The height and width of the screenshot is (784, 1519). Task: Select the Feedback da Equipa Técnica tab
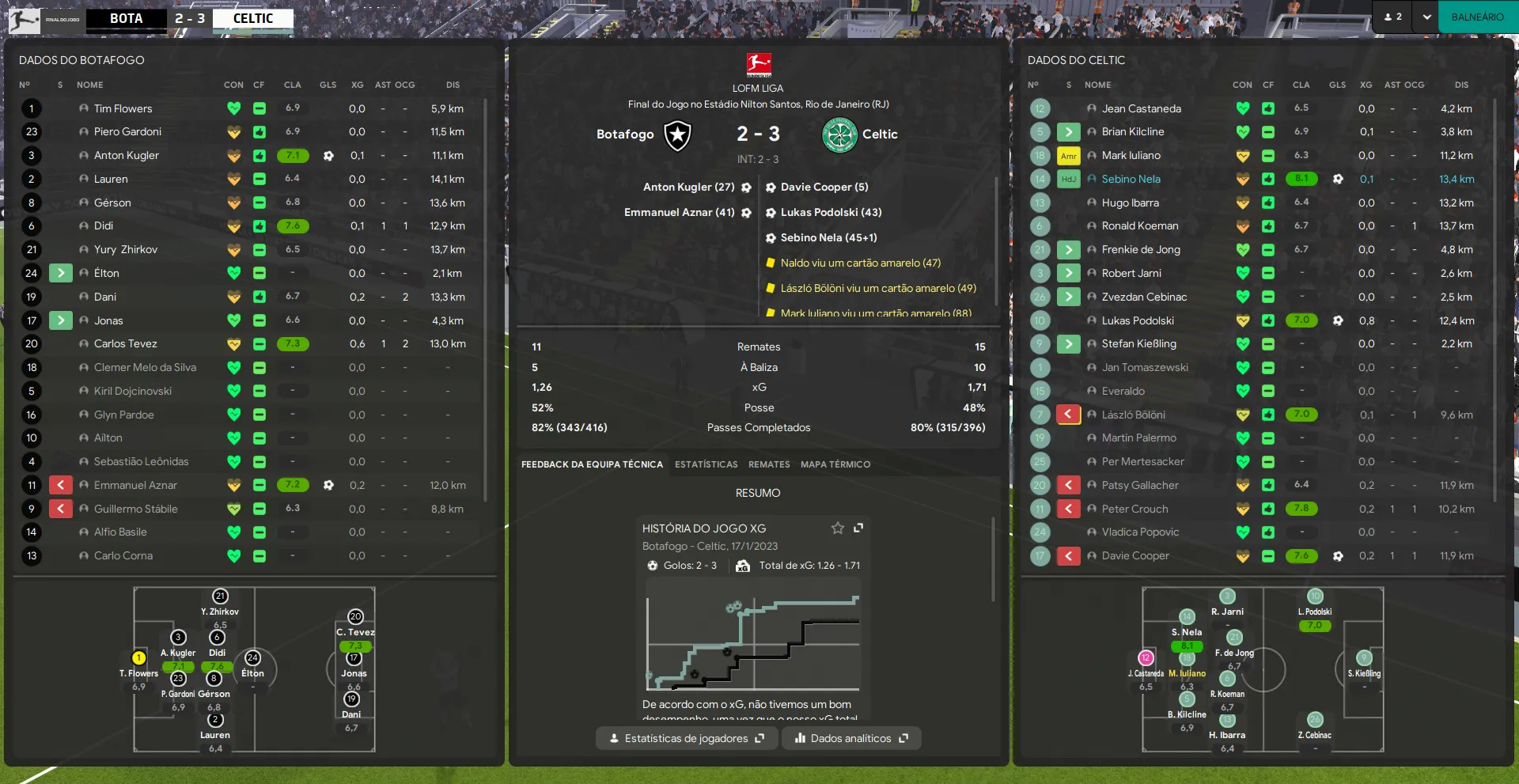592,464
